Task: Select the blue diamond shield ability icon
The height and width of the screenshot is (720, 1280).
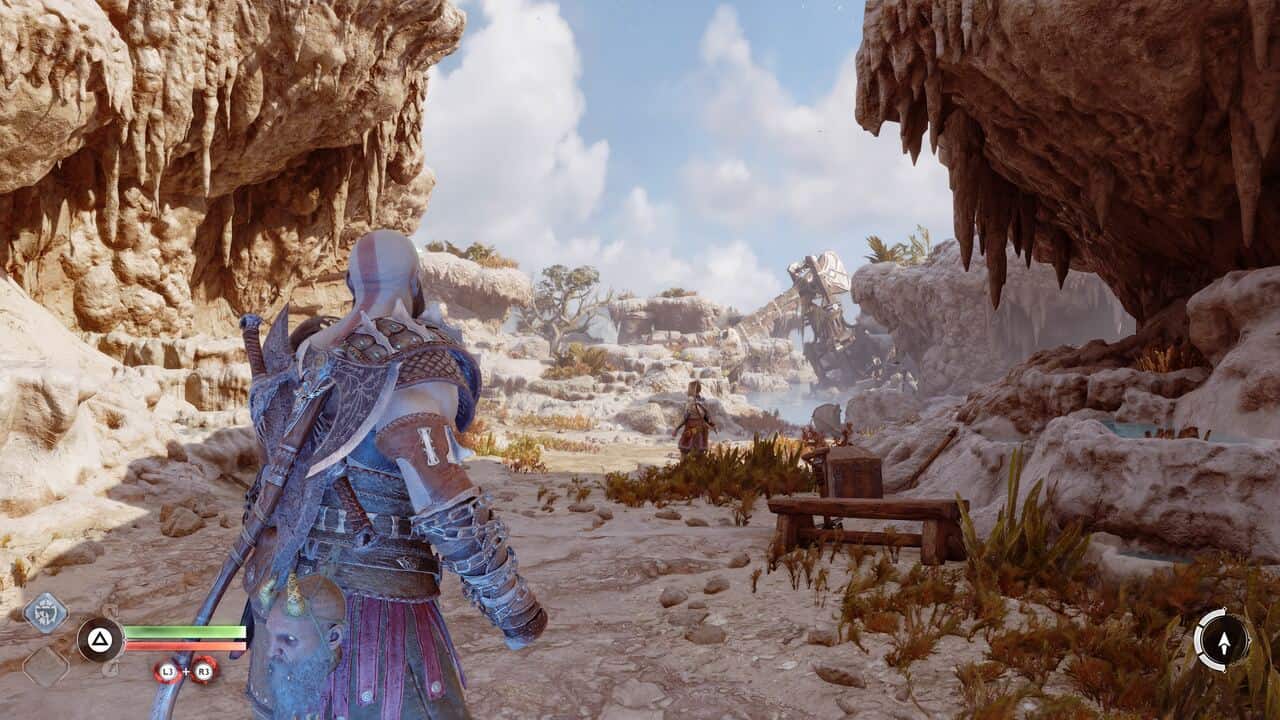Action: coord(45,612)
